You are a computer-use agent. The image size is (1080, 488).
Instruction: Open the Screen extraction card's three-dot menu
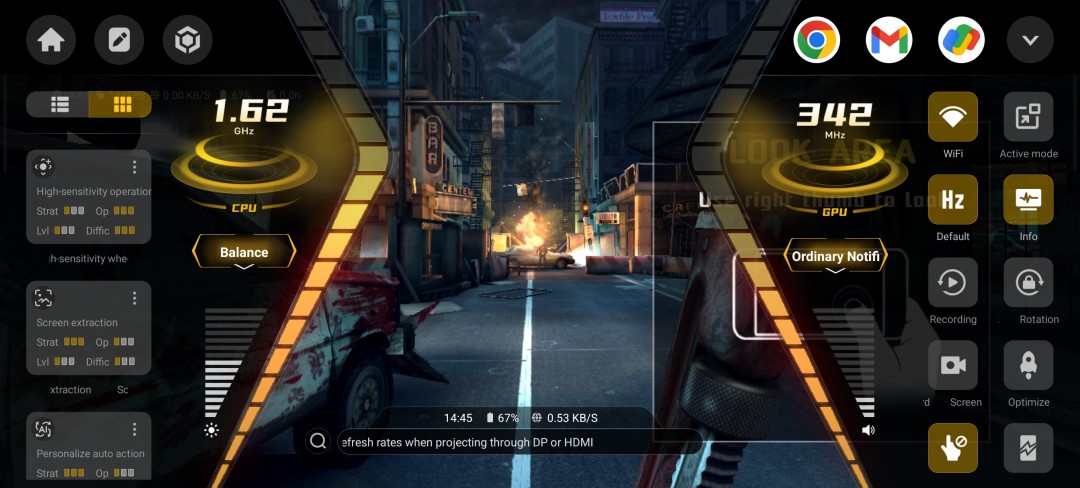pyautogui.click(x=135, y=298)
